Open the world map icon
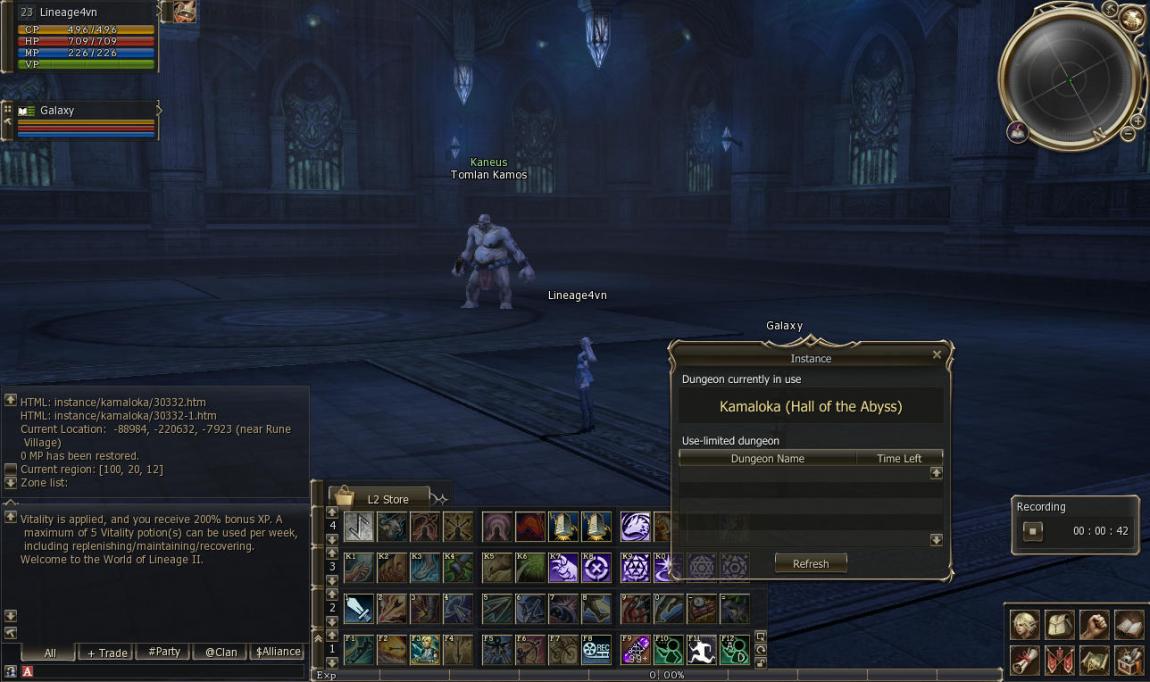This screenshot has width=1150, height=682. 1094,660
